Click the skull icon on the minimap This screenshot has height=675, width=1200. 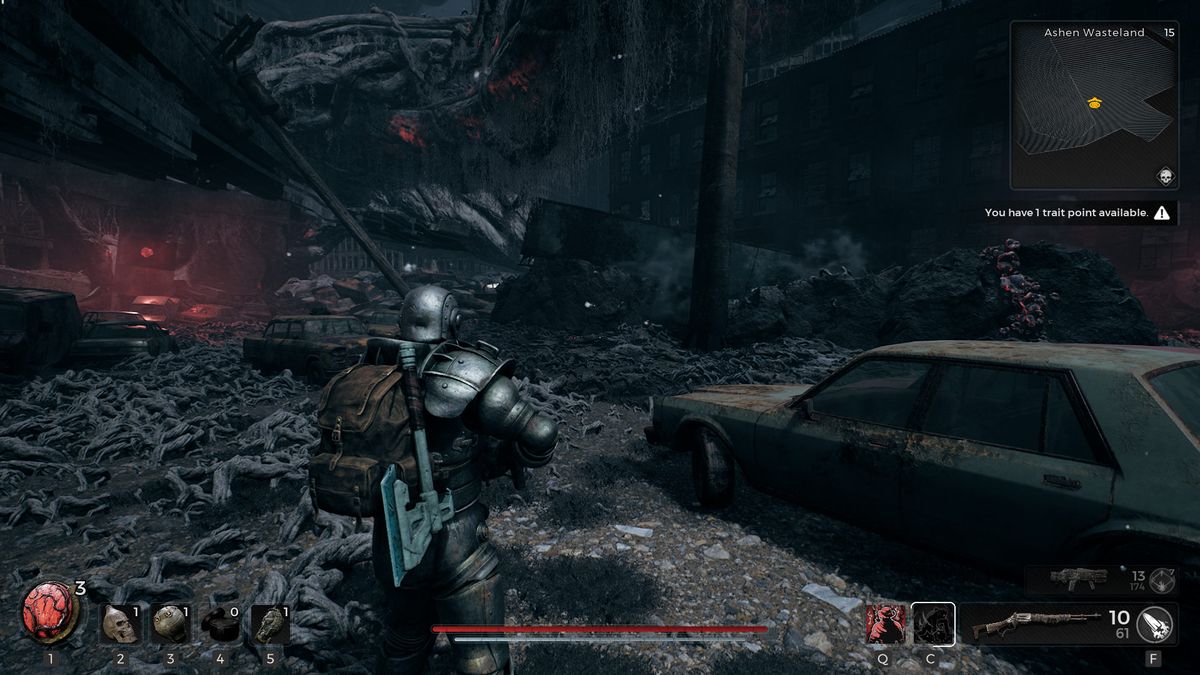(1164, 176)
